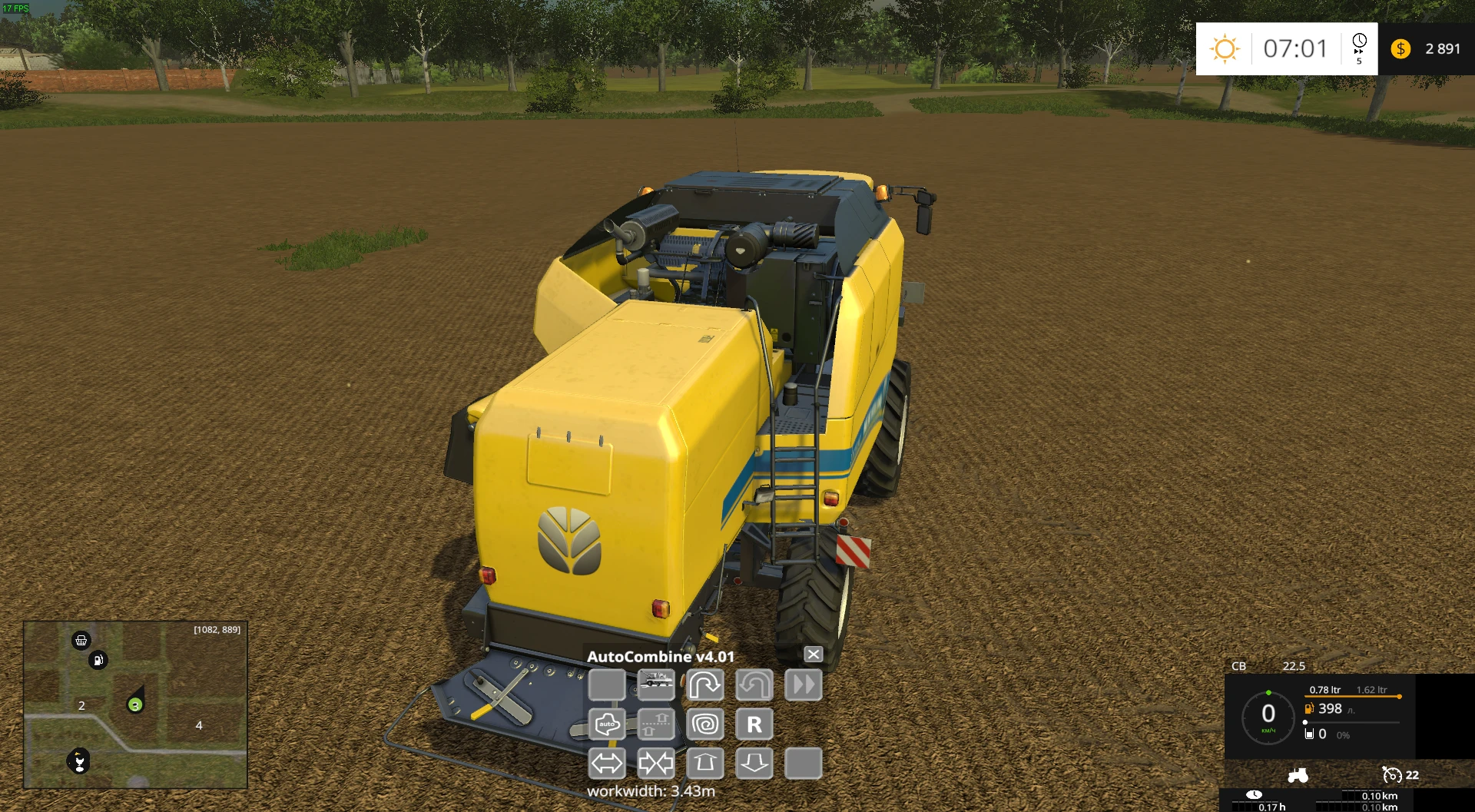Click the fast-forward speed icon in AutoCombine
Image resolution: width=1475 pixels, height=812 pixels.
[804, 685]
